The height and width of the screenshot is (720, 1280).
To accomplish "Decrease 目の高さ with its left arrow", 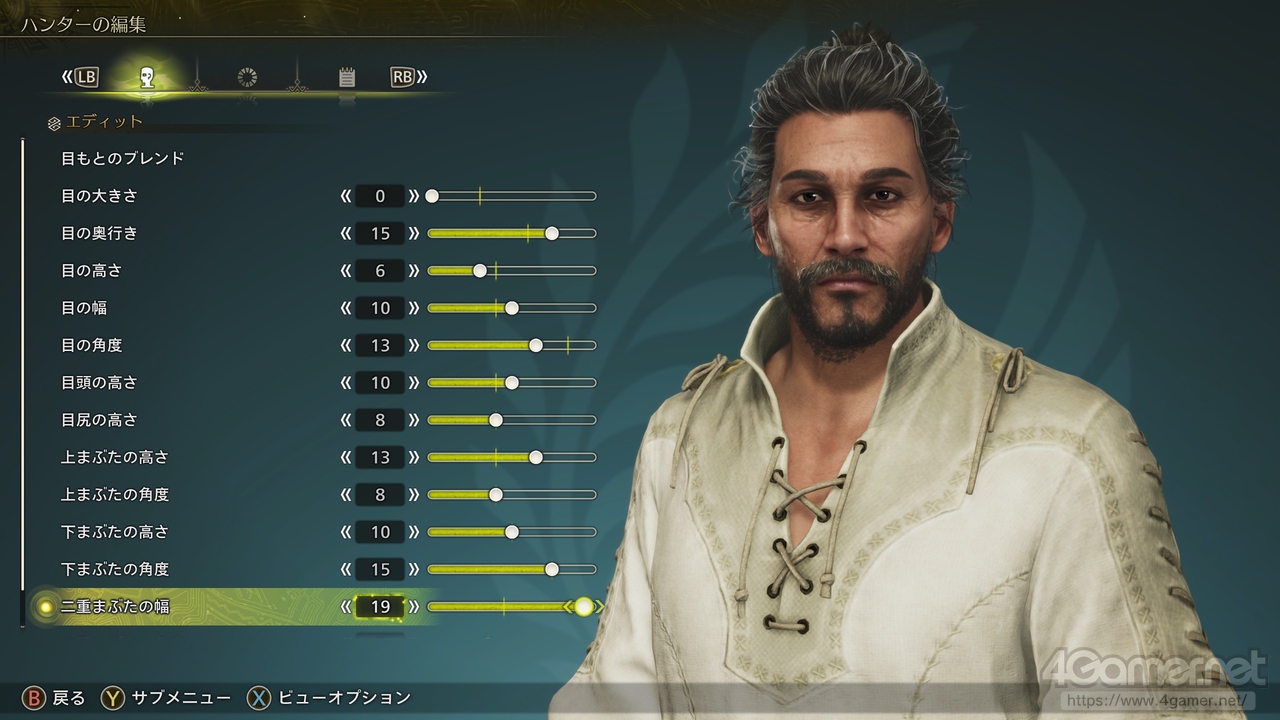I will (346, 271).
